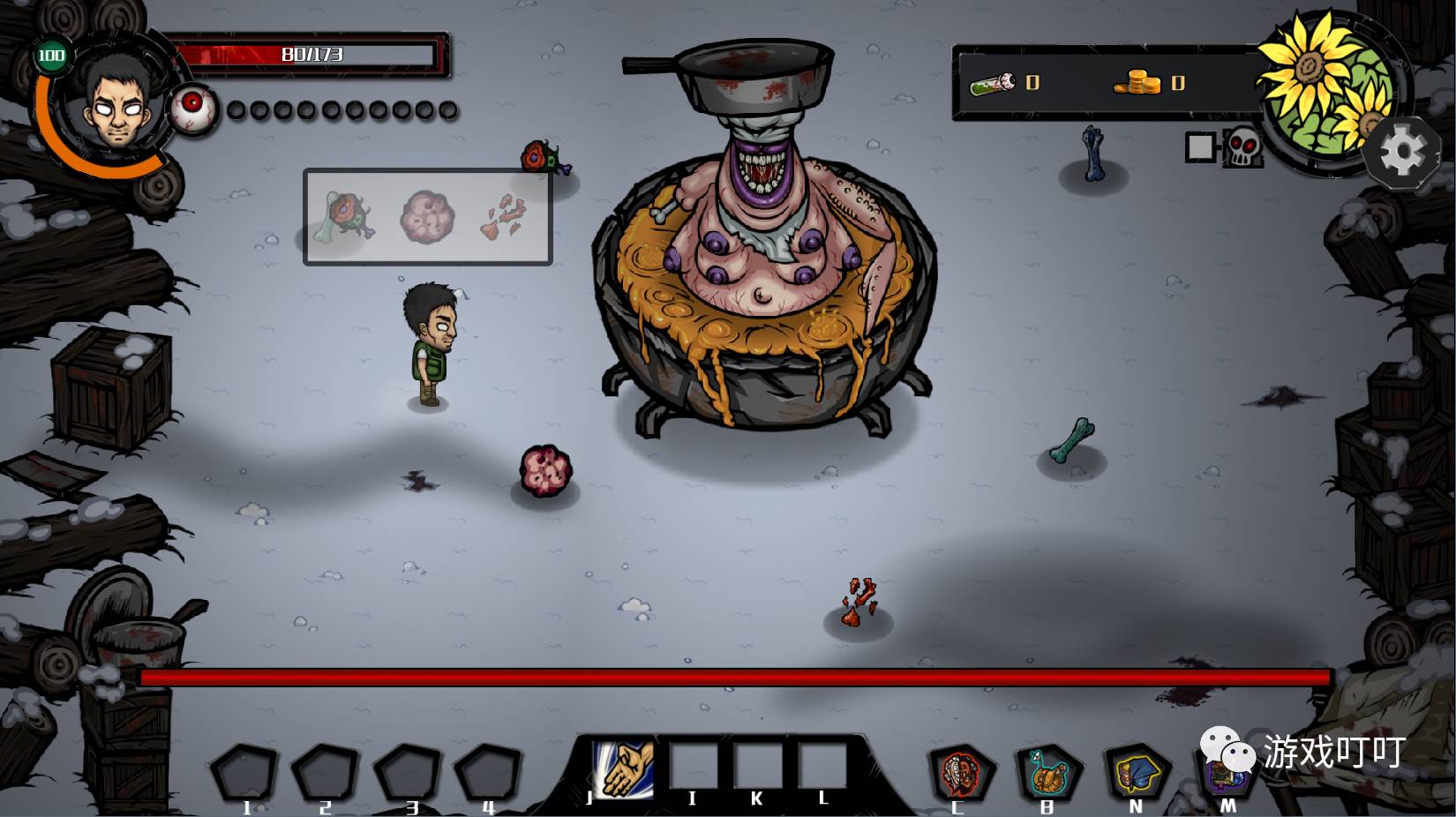
Task: Open the gear settings menu
Action: pos(1401,152)
